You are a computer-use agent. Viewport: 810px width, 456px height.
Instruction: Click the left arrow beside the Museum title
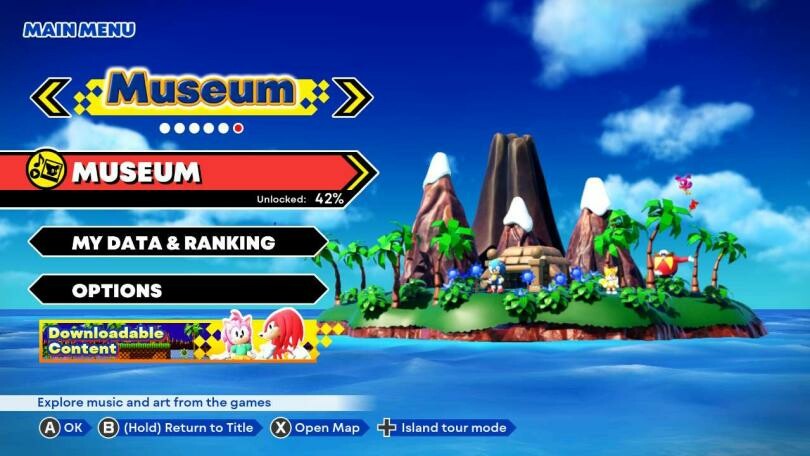(x=49, y=94)
